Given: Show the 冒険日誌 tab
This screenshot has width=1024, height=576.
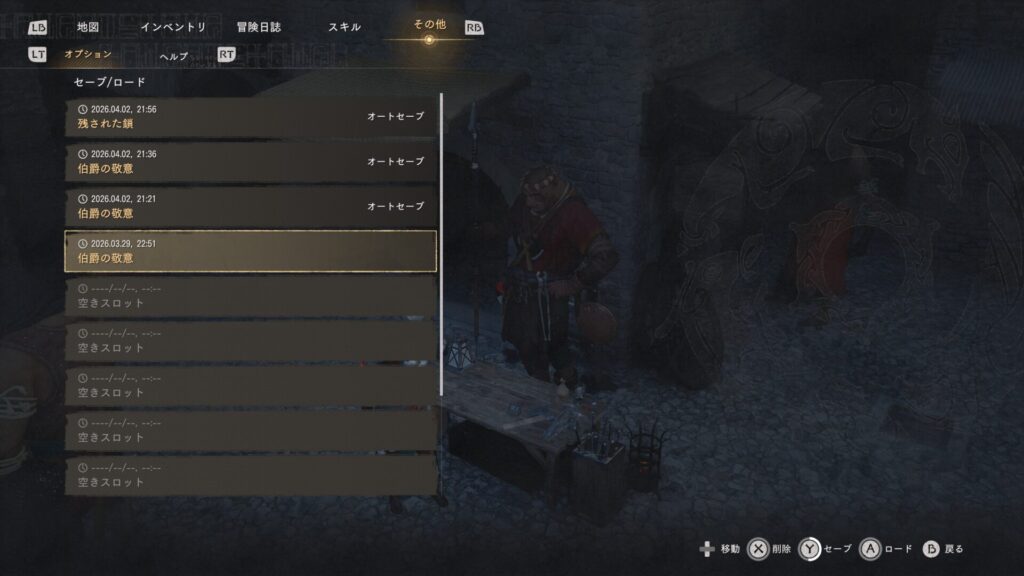Looking at the screenshot, I should (258, 27).
